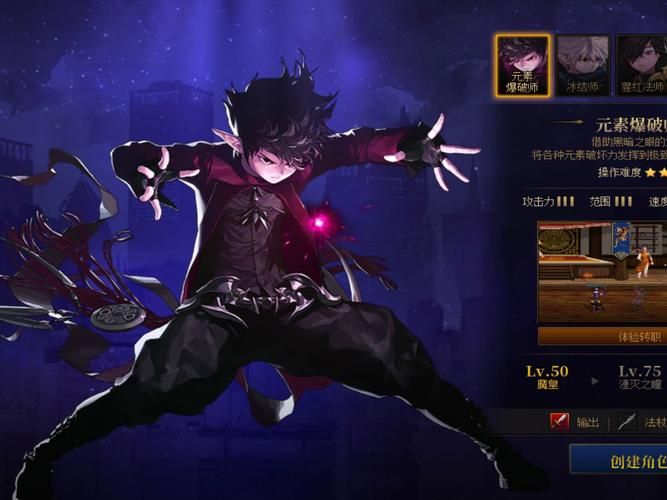
Task: Play the class gameplay preview video
Action: point(602,267)
